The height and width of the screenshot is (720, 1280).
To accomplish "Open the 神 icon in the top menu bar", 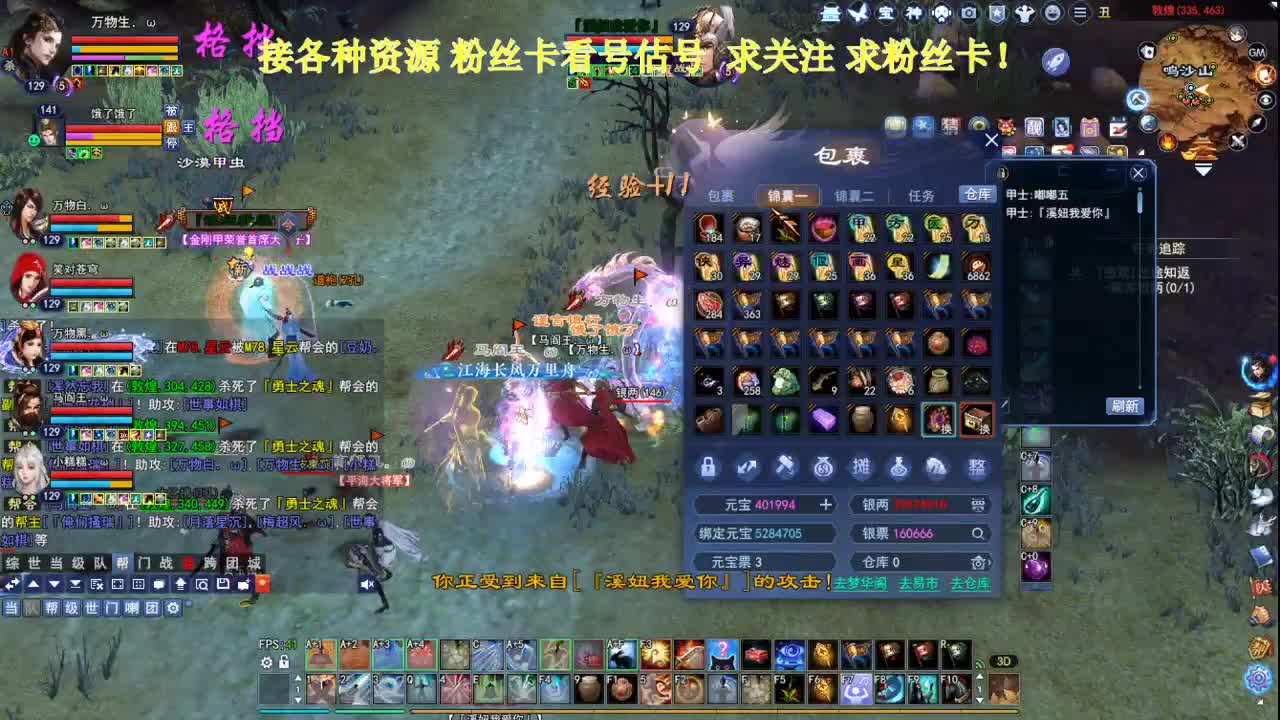I will point(915,13).
